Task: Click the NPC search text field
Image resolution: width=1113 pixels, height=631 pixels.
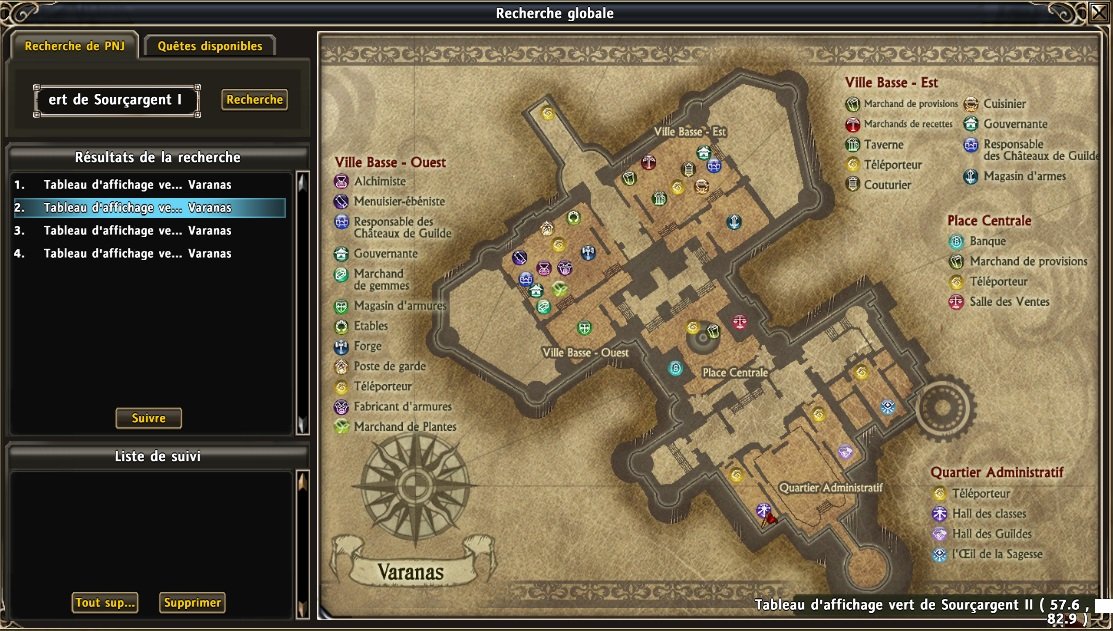Action: click(x=116, y=100)
